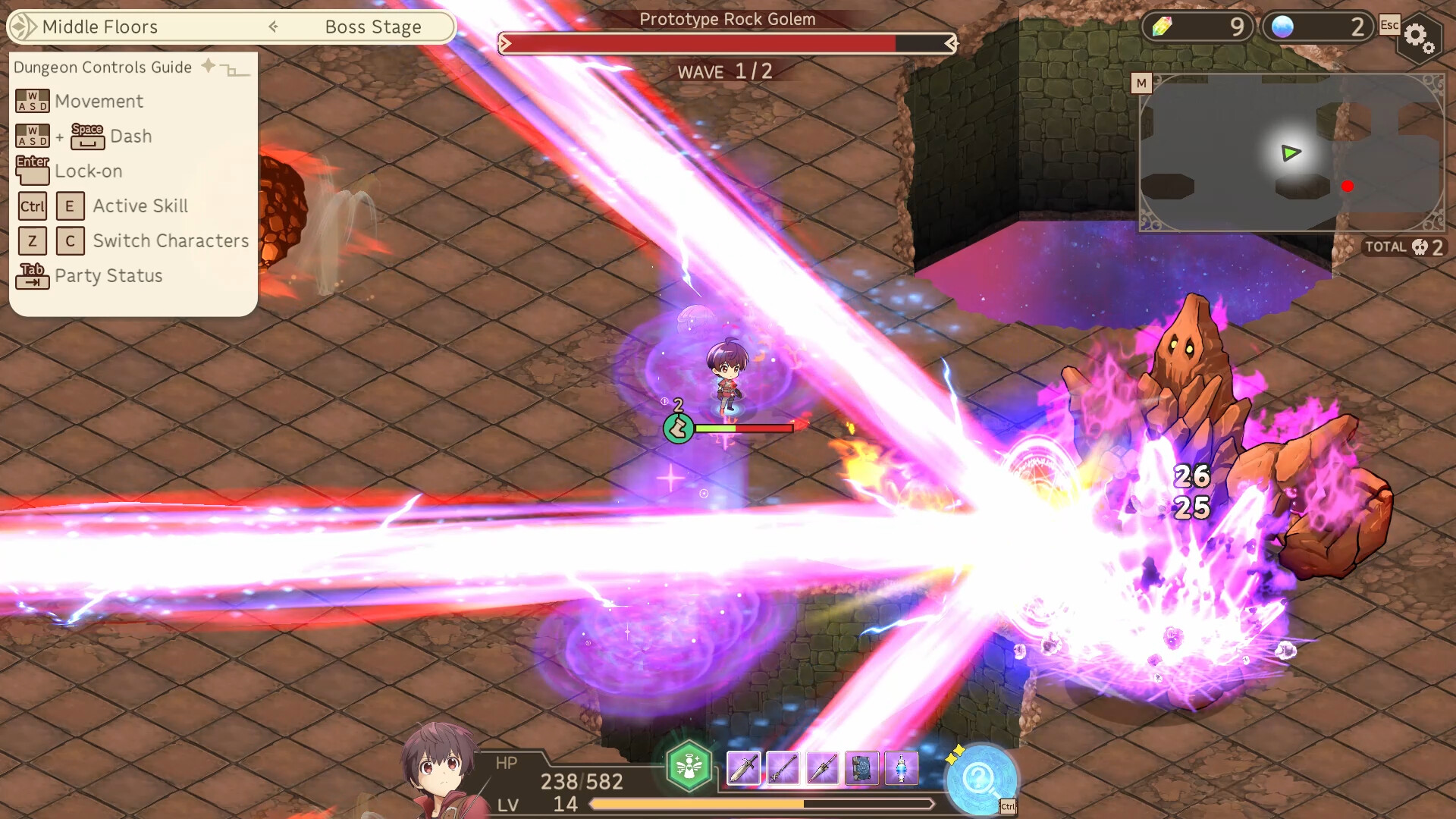Viewport: 1456px width, 819px height.
Task: Collapse the Dungeon Controls Guide panel
Action: pyautogui.click(x=234, y=70)
